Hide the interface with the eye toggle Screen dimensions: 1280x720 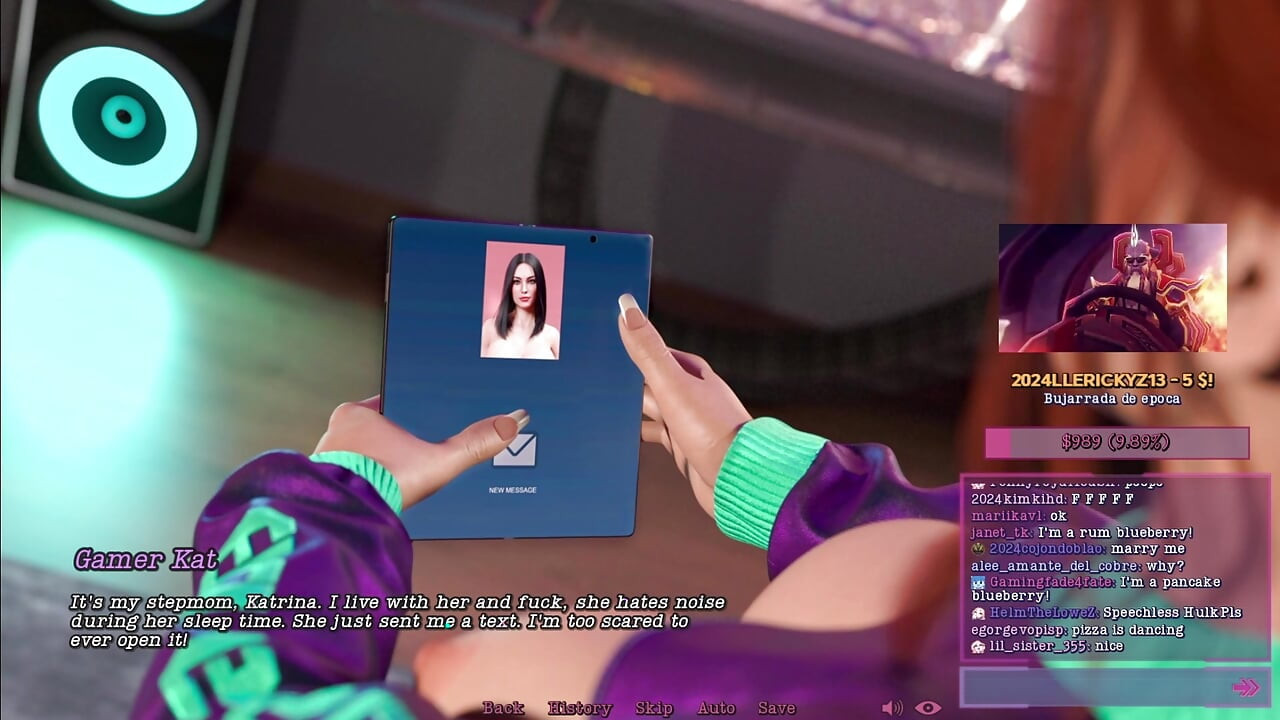pyautogui.click(x=926, y=708)
